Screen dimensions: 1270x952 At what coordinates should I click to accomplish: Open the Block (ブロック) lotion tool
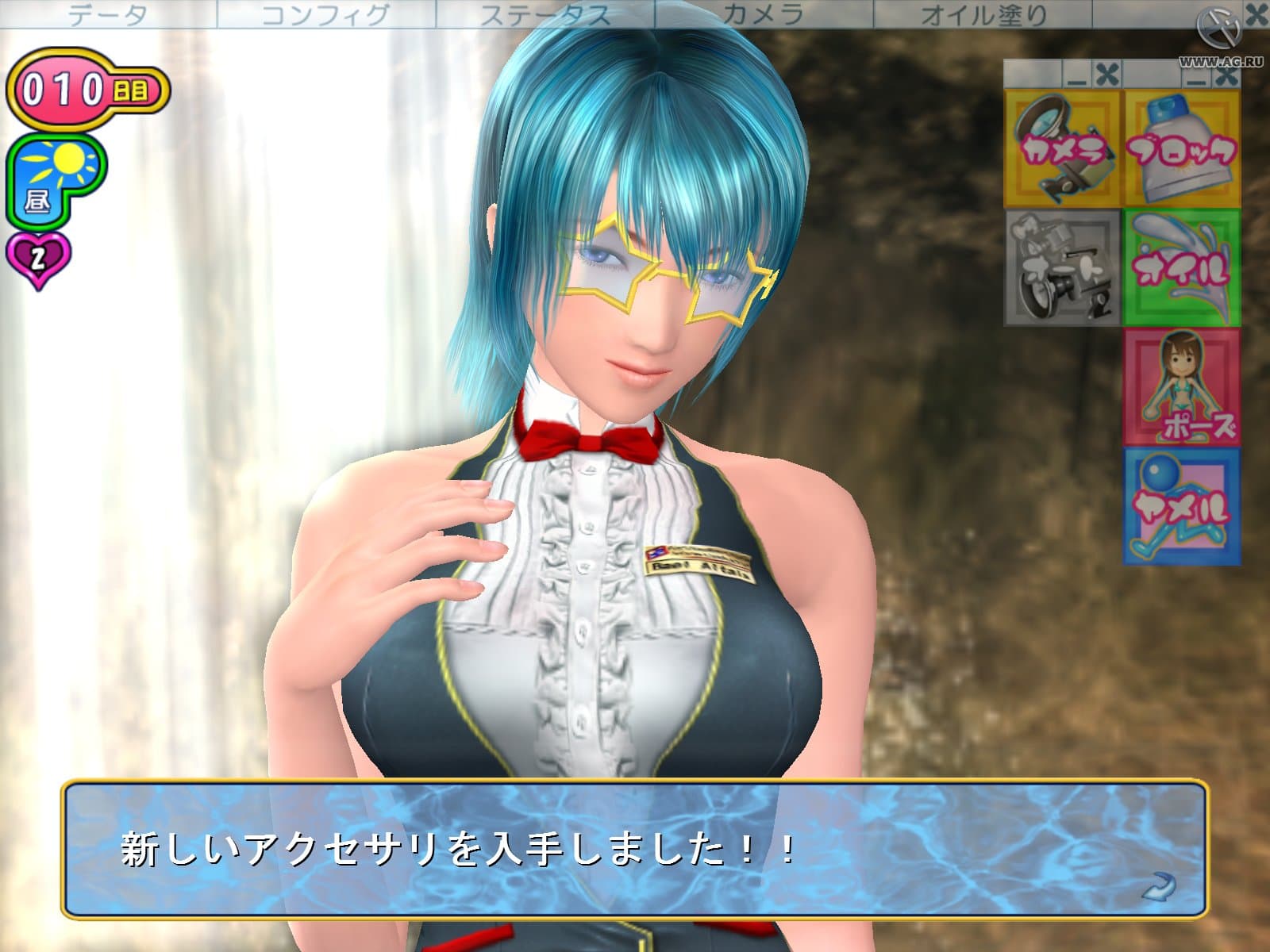1183,147
